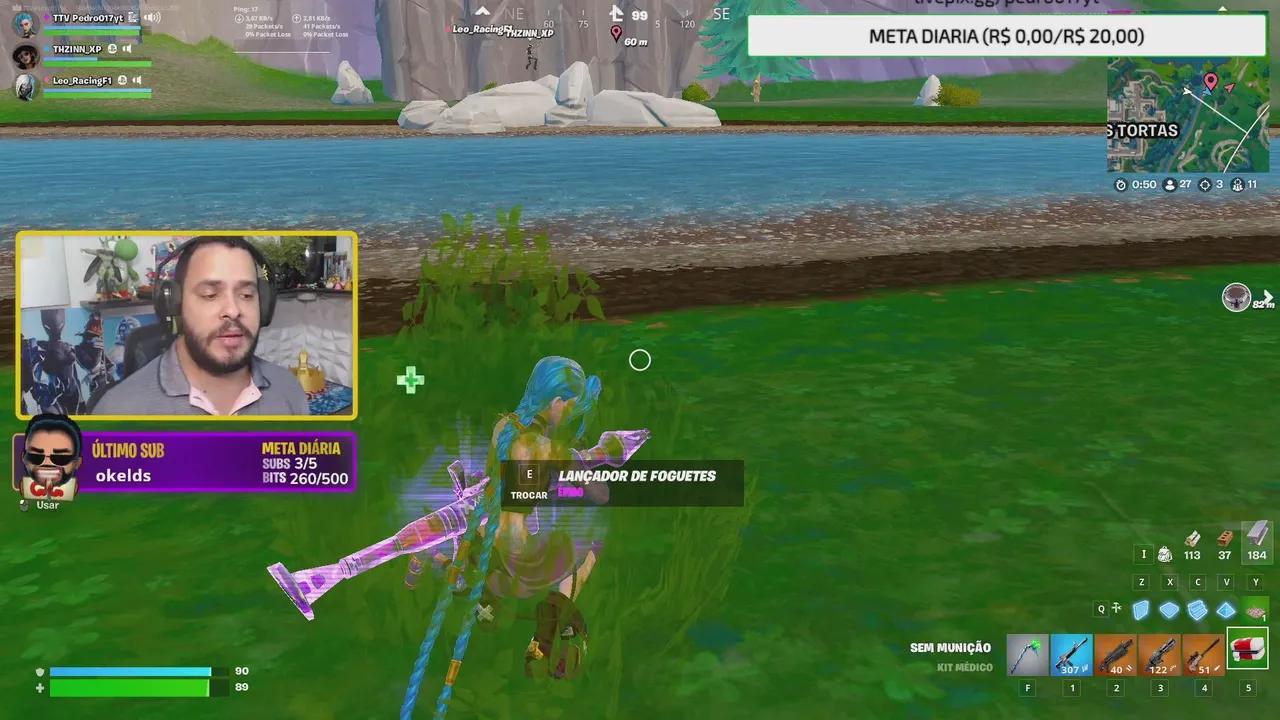Click the metal material icon showing 184
Viewport: 1280px width, 720px height.
click(1256, 548)
